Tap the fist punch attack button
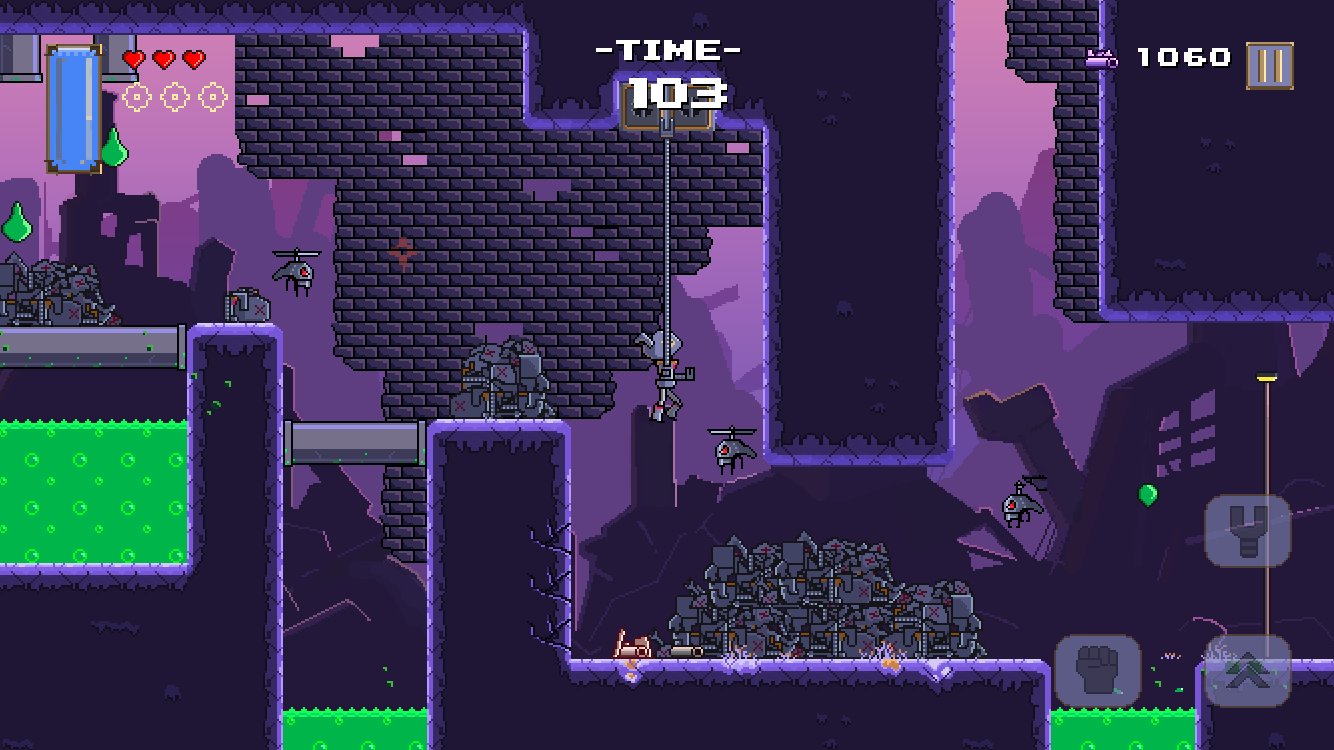The image size is (1334, 750). pos(1097,671)
